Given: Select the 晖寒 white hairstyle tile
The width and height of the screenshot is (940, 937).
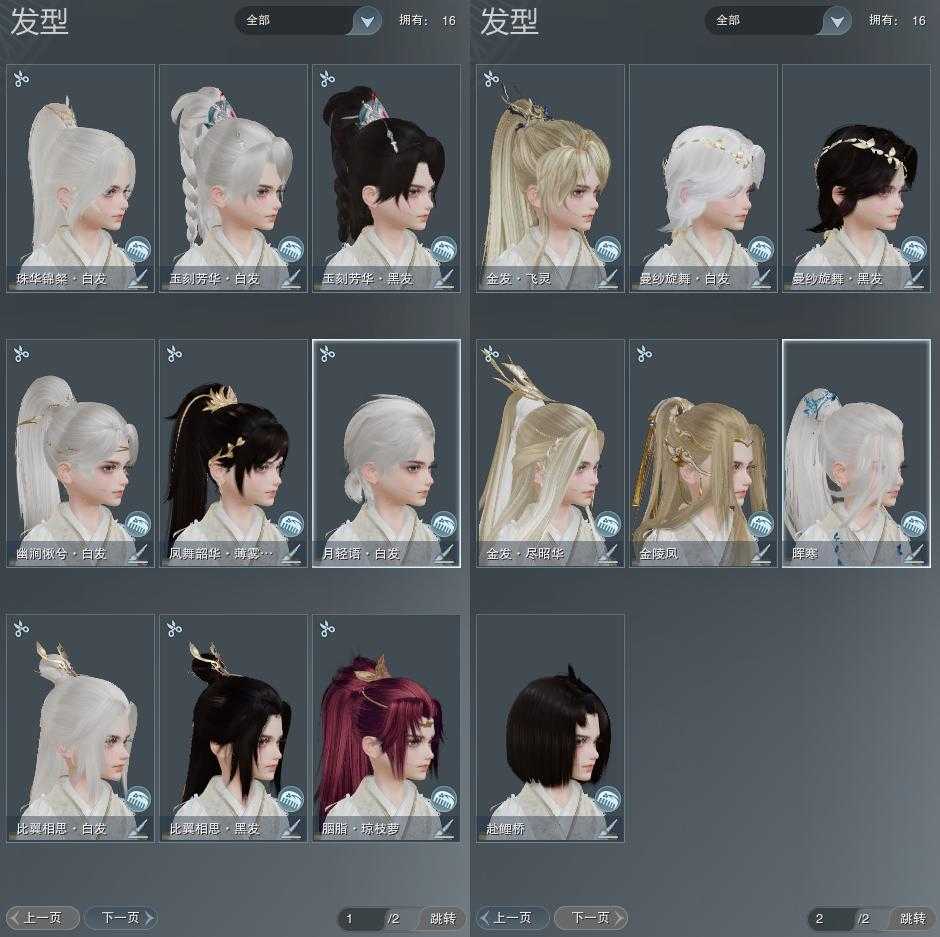Looking at the screenshot, I should tap(856, 453).
